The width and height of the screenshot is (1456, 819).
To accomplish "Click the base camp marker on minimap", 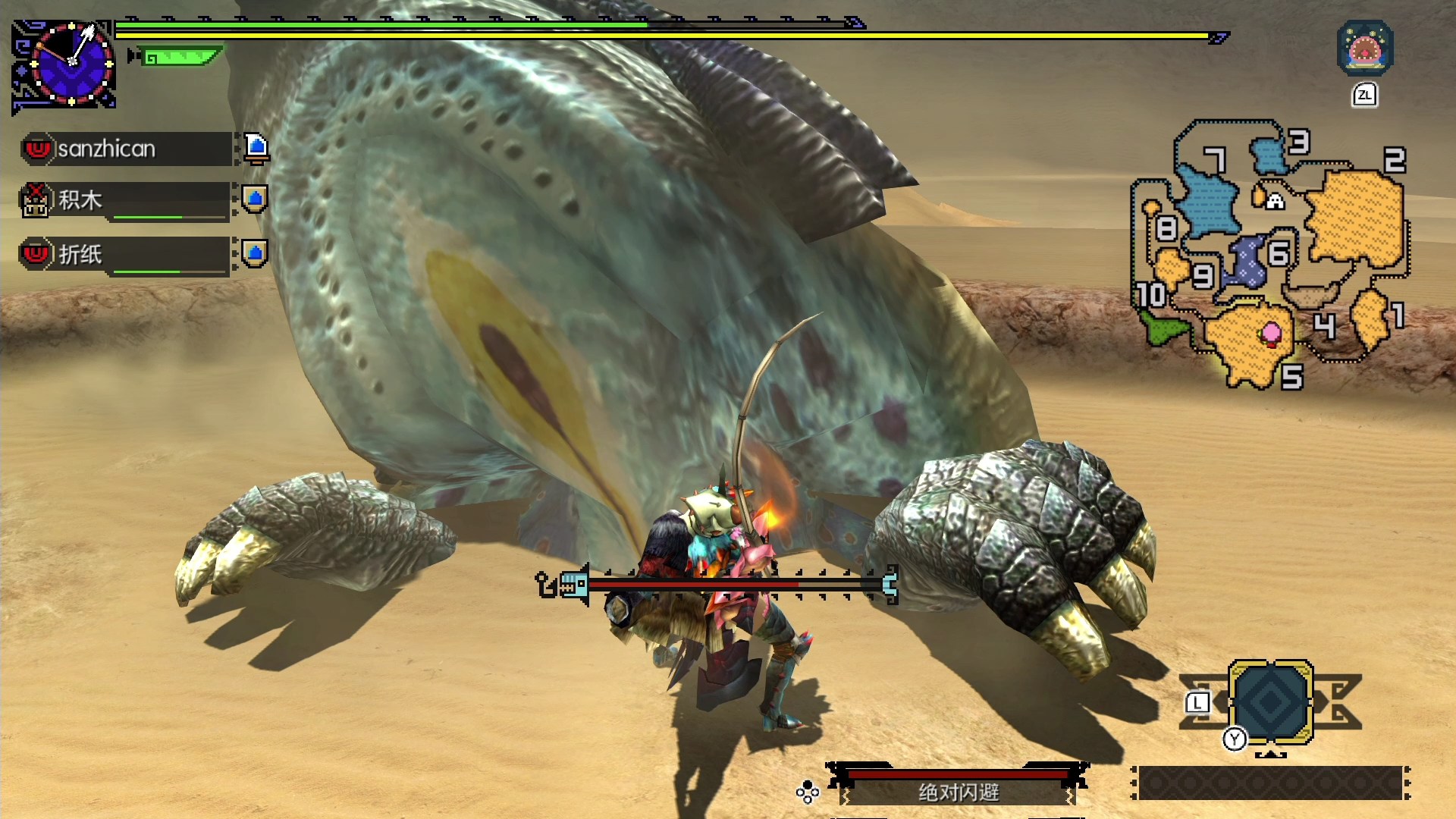I will coord(1276,201).
